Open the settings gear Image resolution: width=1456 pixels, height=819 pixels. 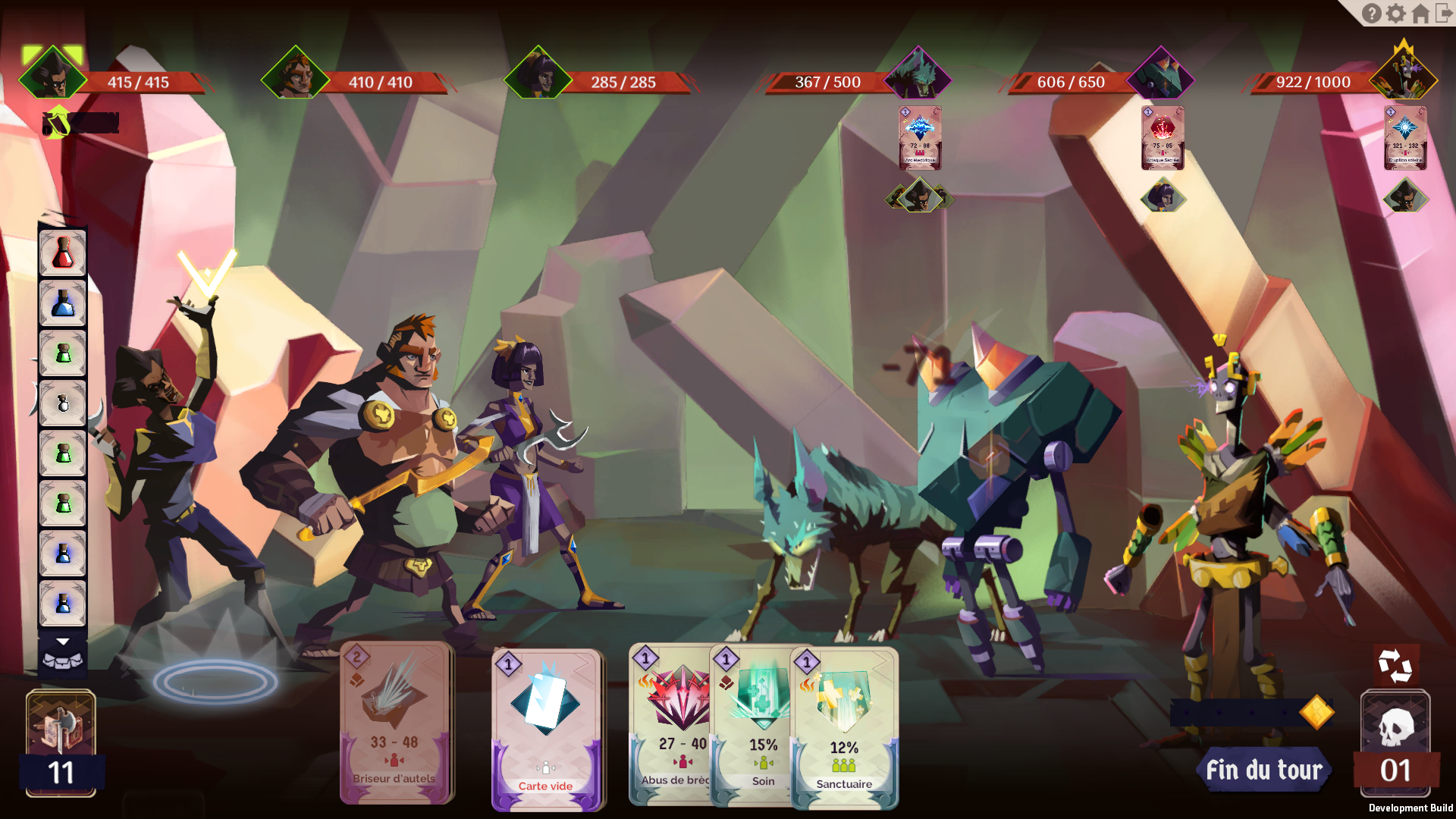coord(1395,14)
